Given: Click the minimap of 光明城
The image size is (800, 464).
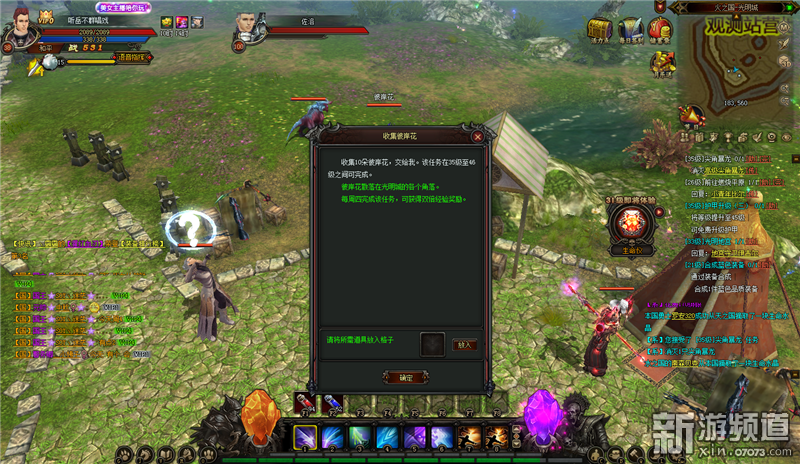Looking at the screenshot, I should [739, 60].
